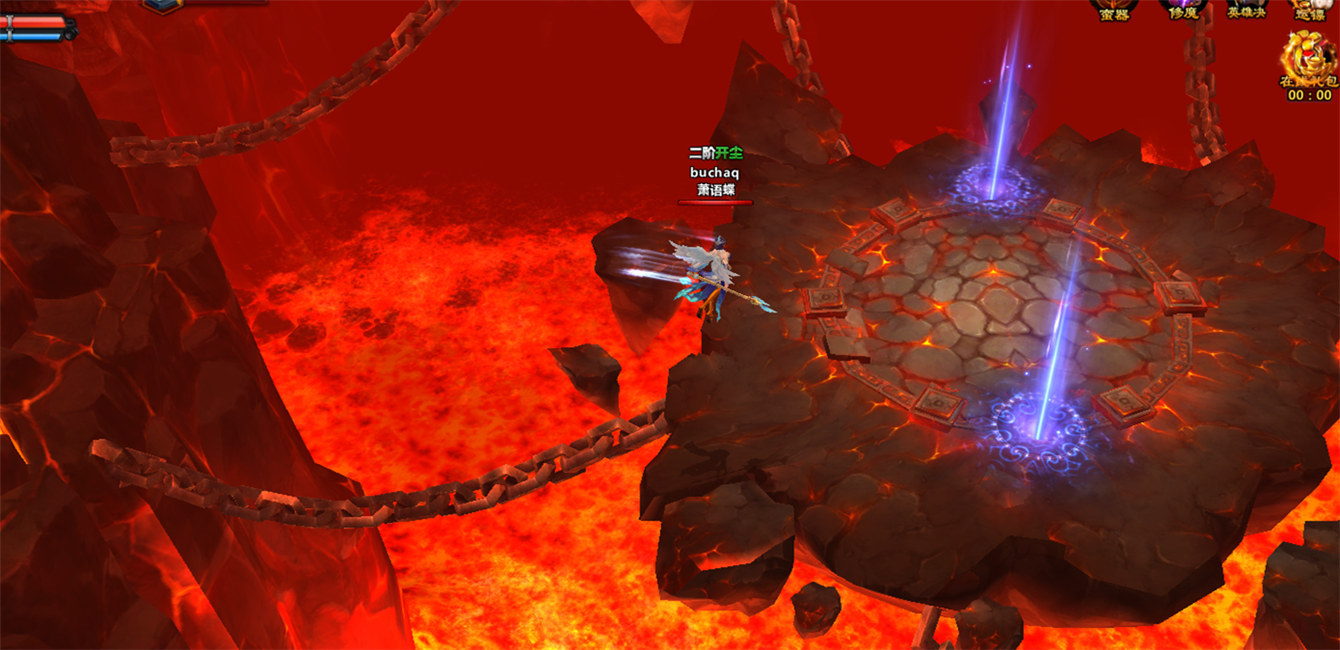Open the 运镖 escort icon

[1309, 9]
